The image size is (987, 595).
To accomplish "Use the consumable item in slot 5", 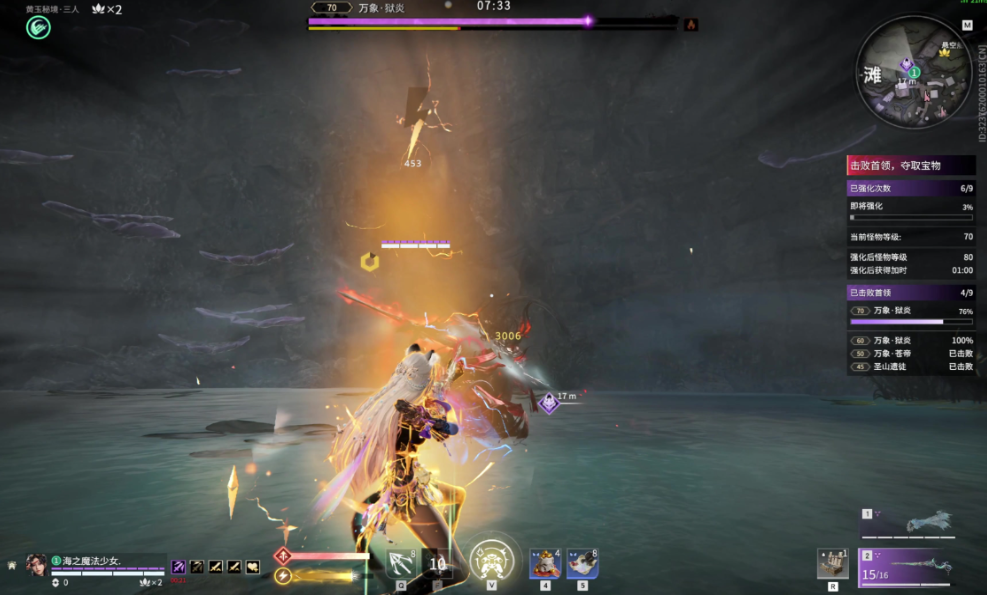I will [x=582, y=563].
